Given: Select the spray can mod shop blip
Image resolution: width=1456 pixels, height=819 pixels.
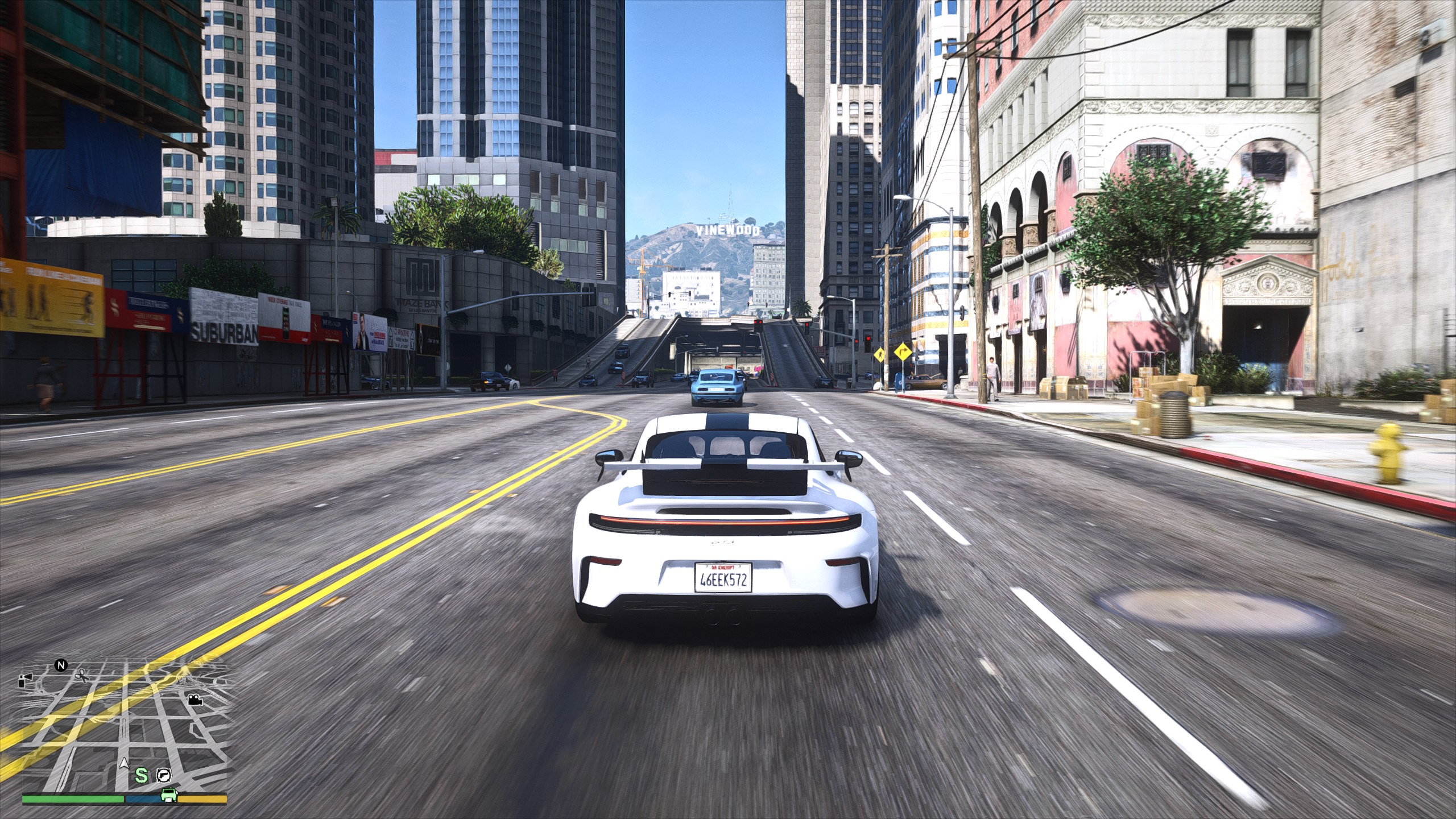Looking at the screenshot, I should tap(26, 680).
